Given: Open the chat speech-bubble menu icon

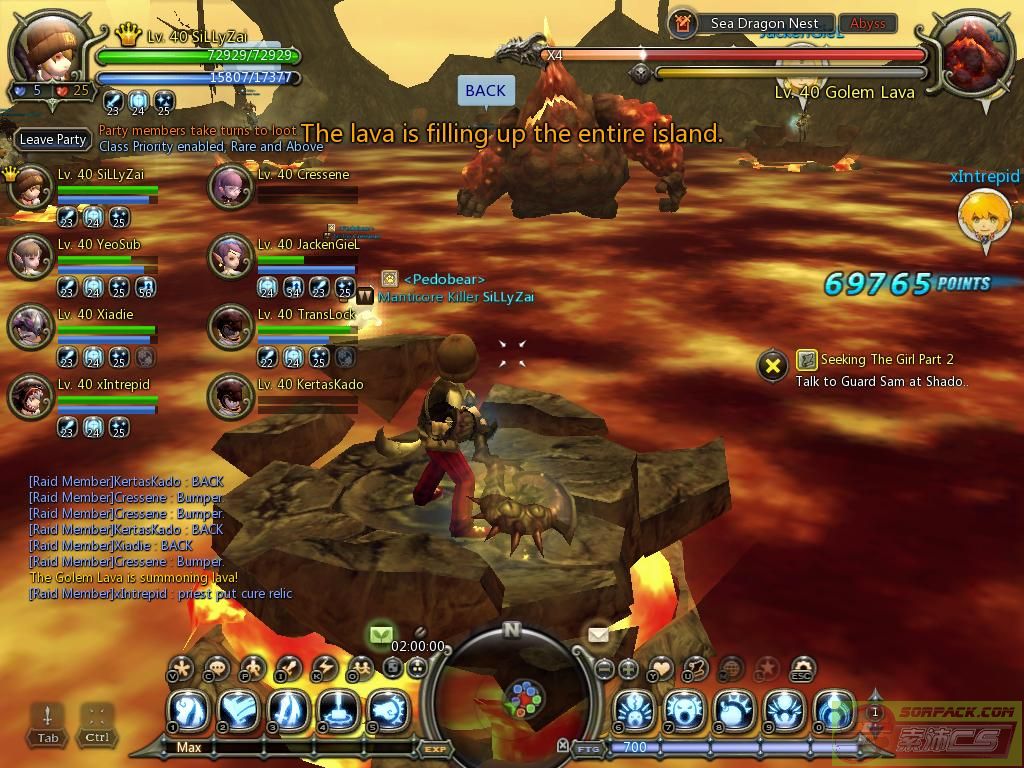Looking at the screenshot, I should point(217,668).
